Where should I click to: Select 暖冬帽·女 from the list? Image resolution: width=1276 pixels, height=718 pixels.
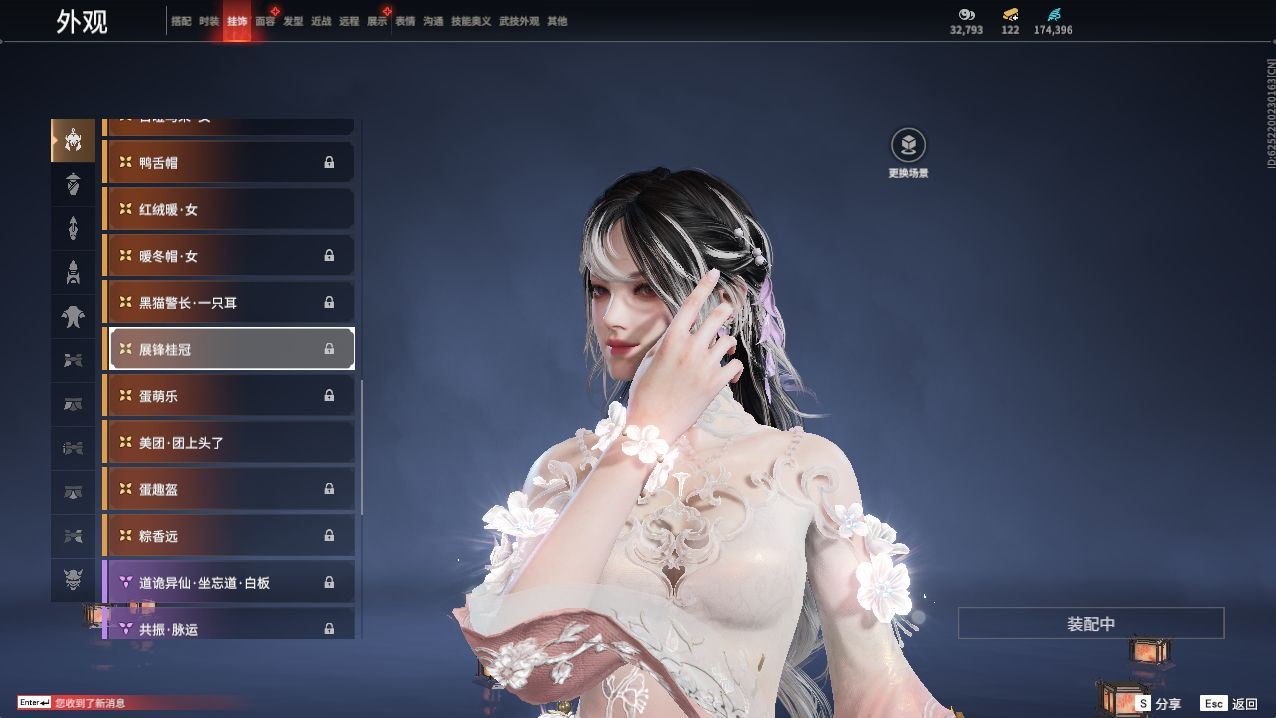230,256
